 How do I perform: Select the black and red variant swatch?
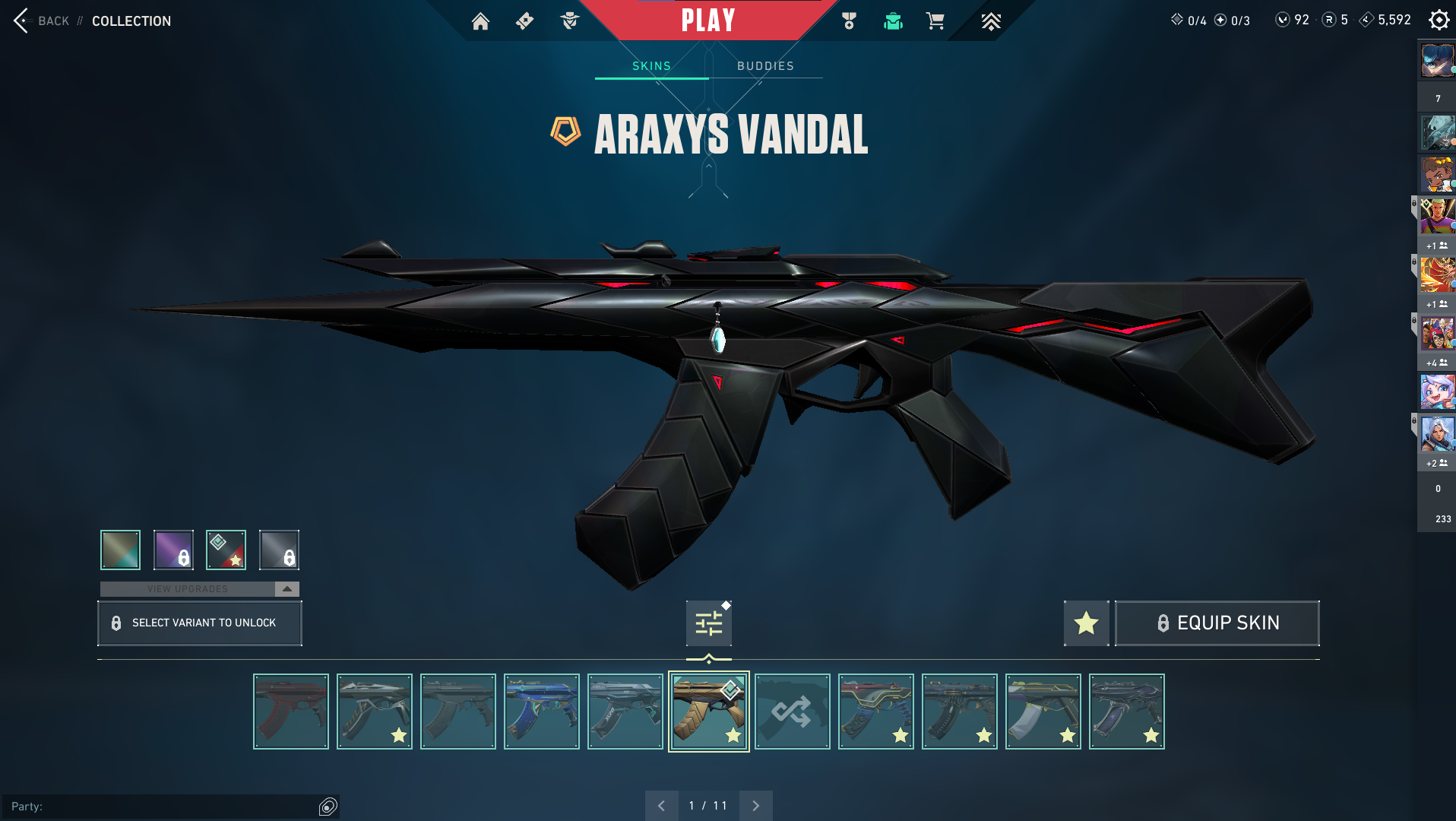point(226,550)
